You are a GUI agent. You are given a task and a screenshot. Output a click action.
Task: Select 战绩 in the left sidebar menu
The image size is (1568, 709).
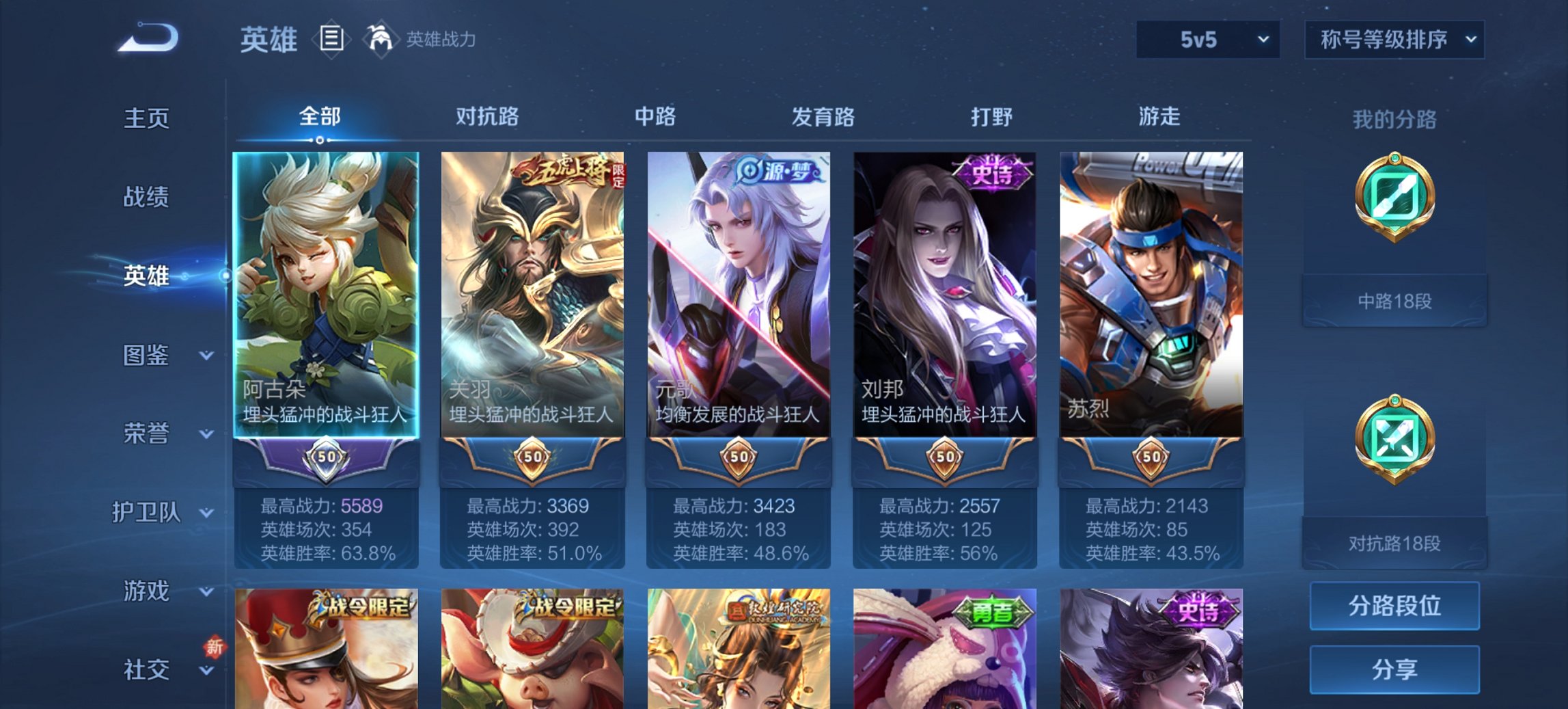pos(147,198)
